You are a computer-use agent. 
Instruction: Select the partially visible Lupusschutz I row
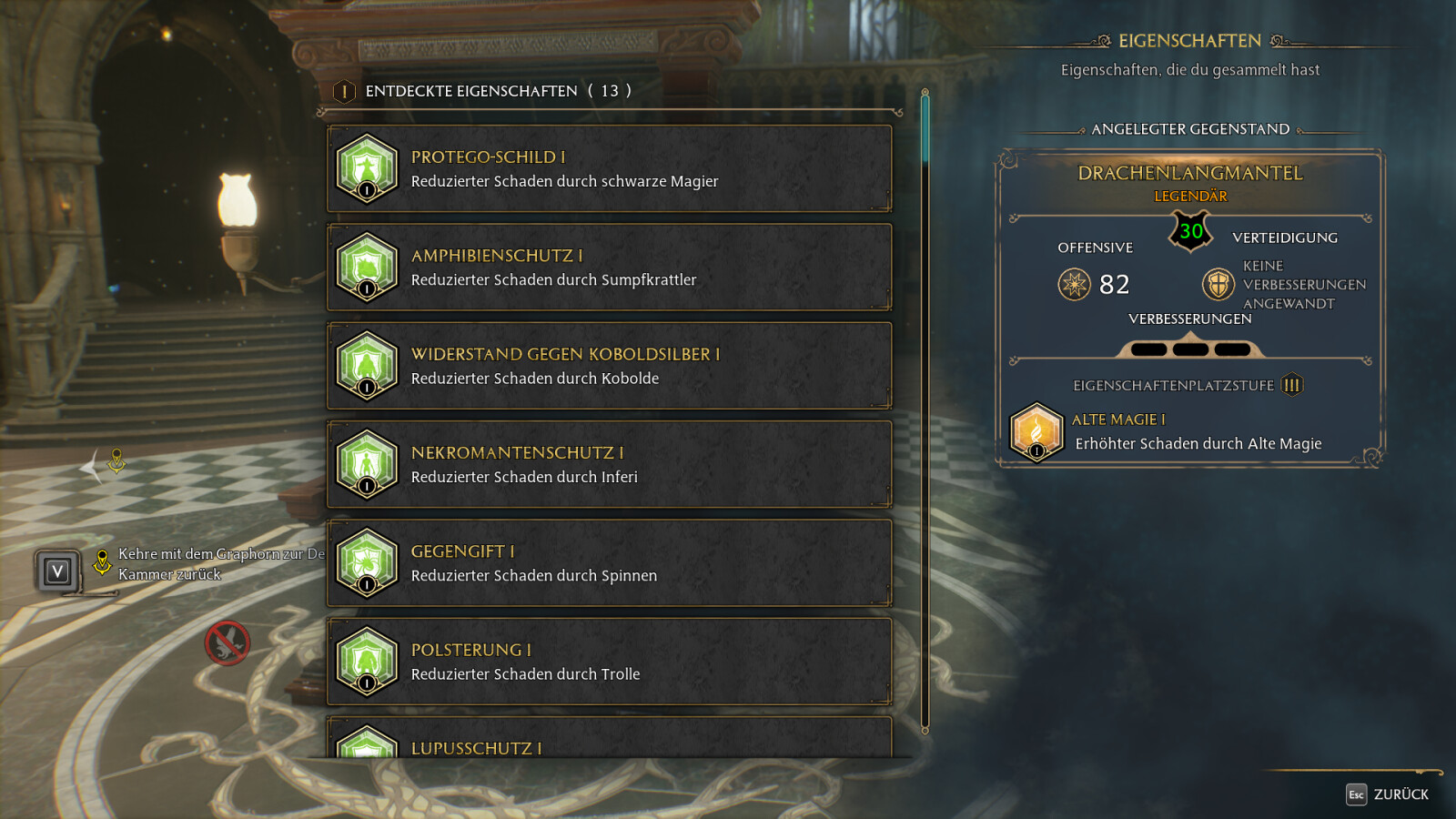[x=609, y=741]
